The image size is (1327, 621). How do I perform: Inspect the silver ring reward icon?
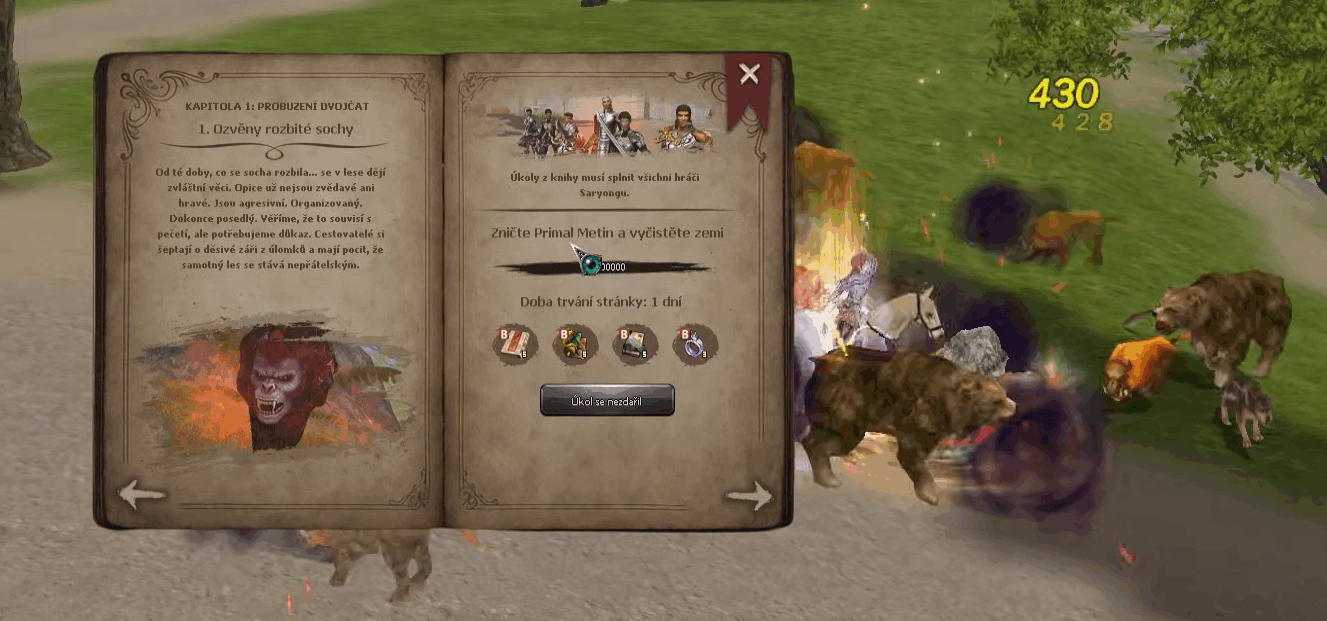[x=695, y=344]
